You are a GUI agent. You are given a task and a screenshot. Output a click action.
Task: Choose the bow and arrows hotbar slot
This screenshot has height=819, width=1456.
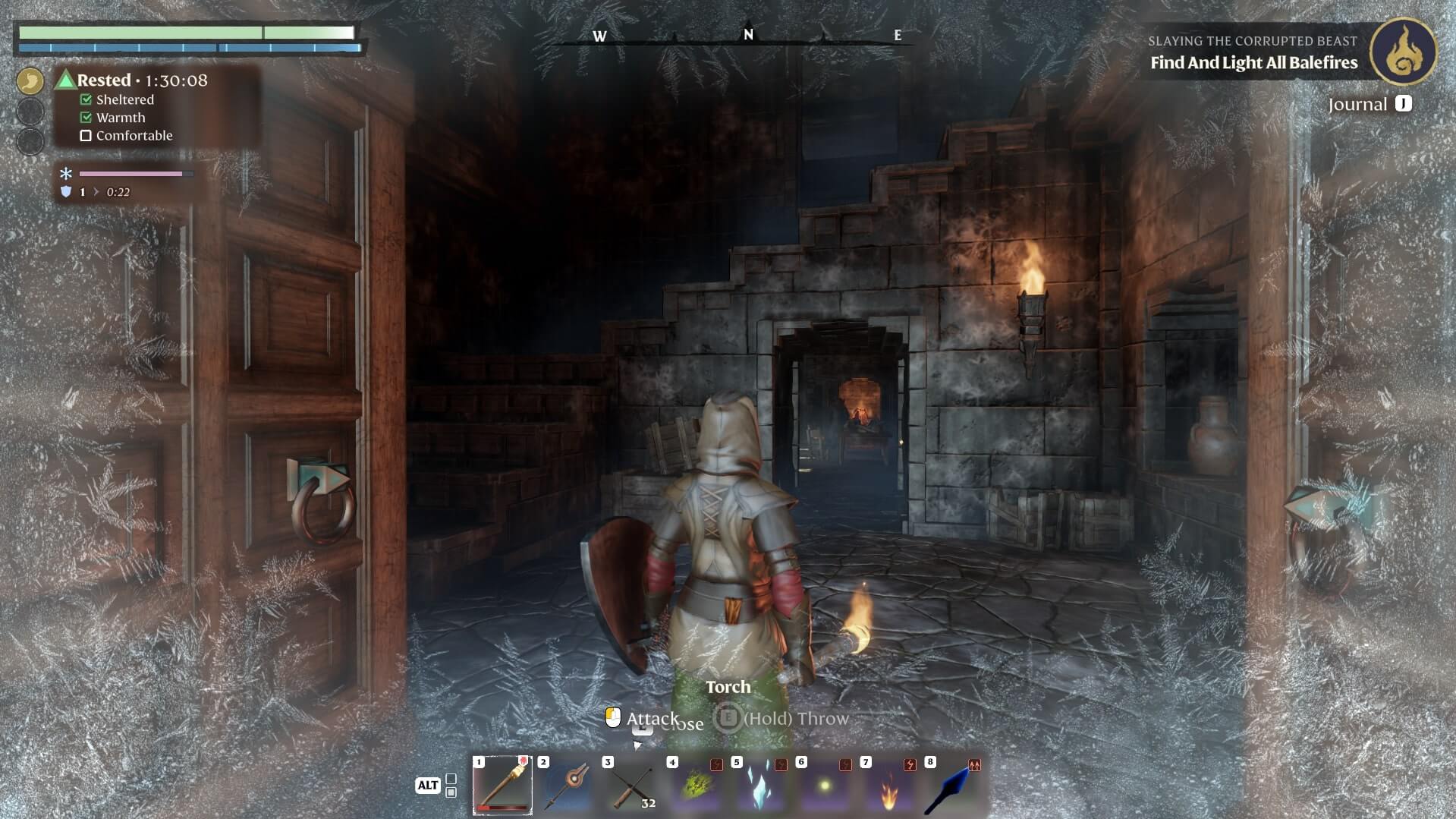click(632, 786)
